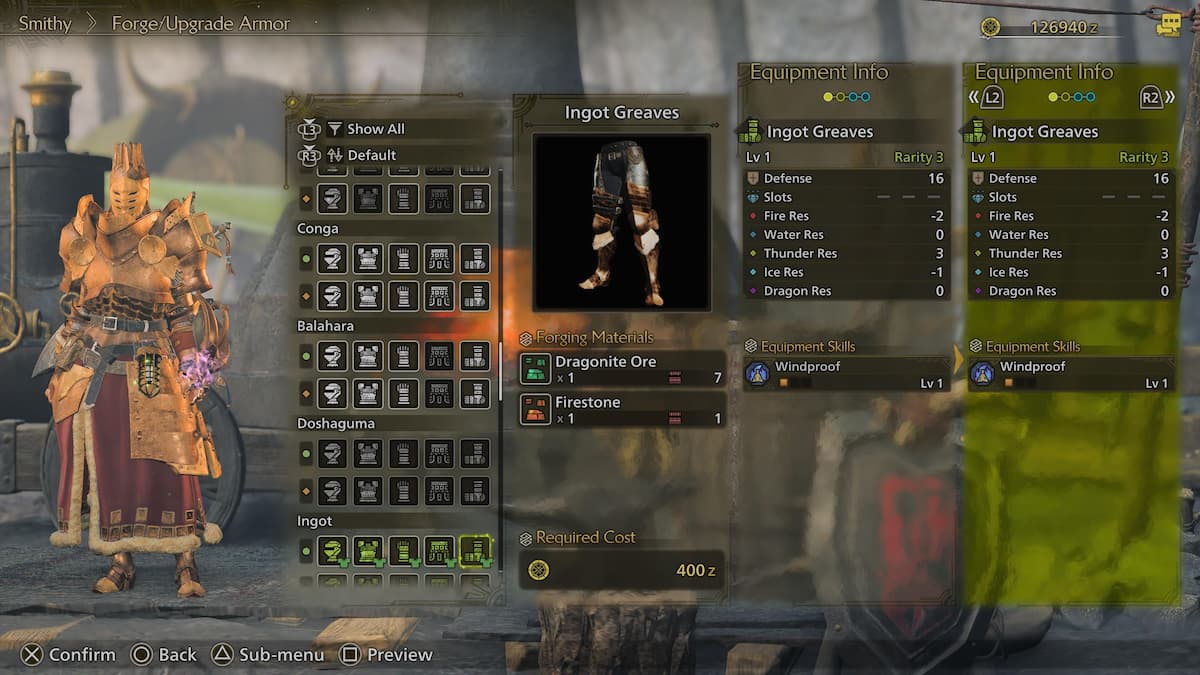1200x675 pixels.
Task: Select the Ingot waist coil slot
Action: click(439, 551)
